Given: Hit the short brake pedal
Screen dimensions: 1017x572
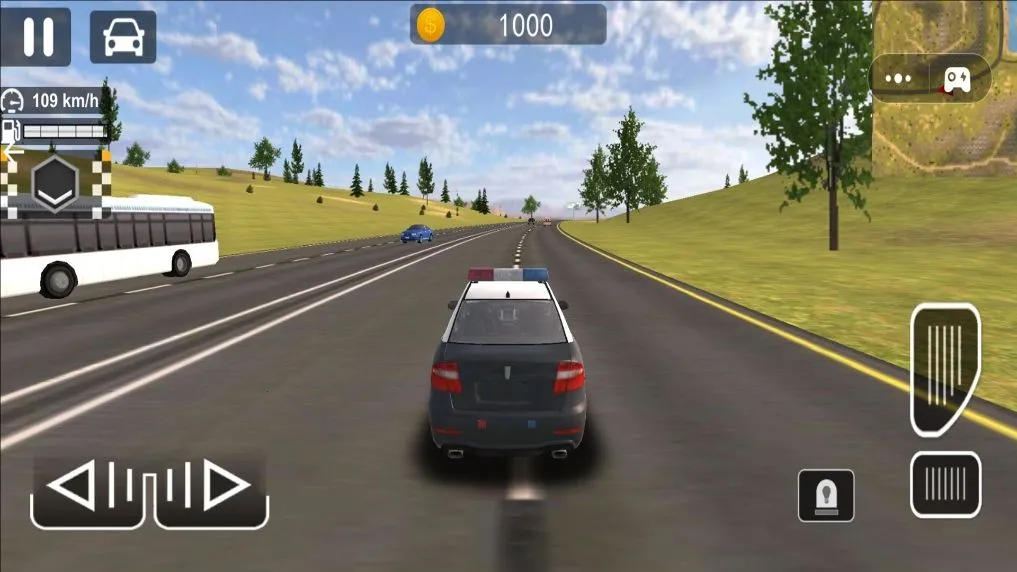Looking at the screenshot, I should [945, 484].
